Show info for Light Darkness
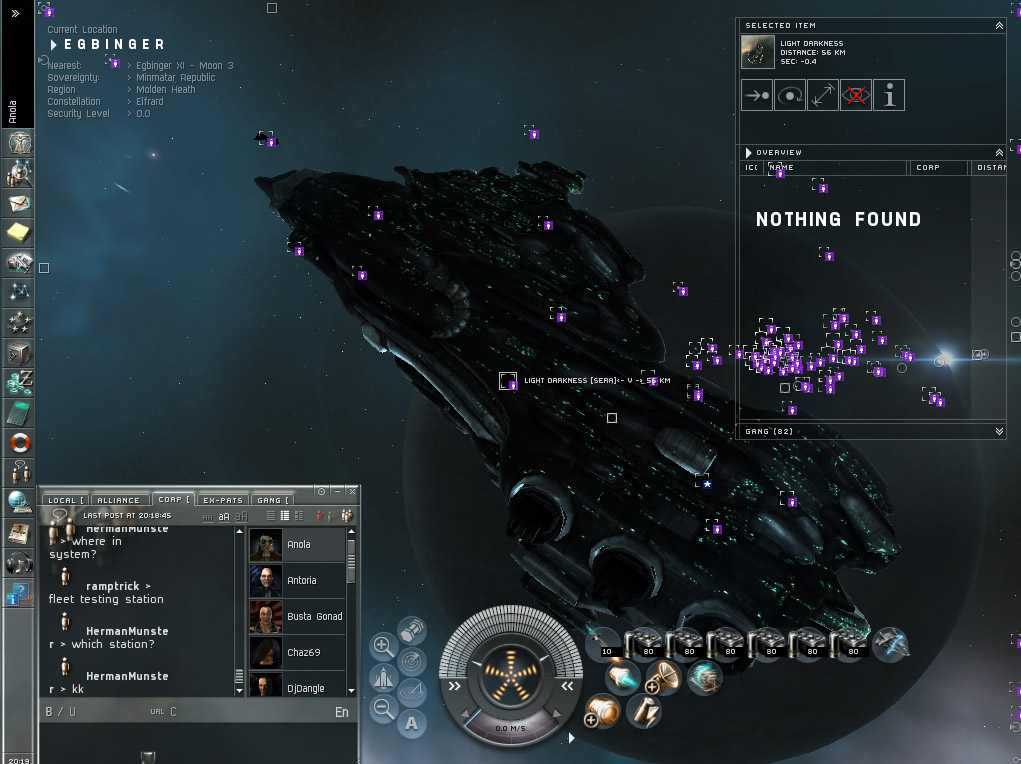 pos(889,96)
